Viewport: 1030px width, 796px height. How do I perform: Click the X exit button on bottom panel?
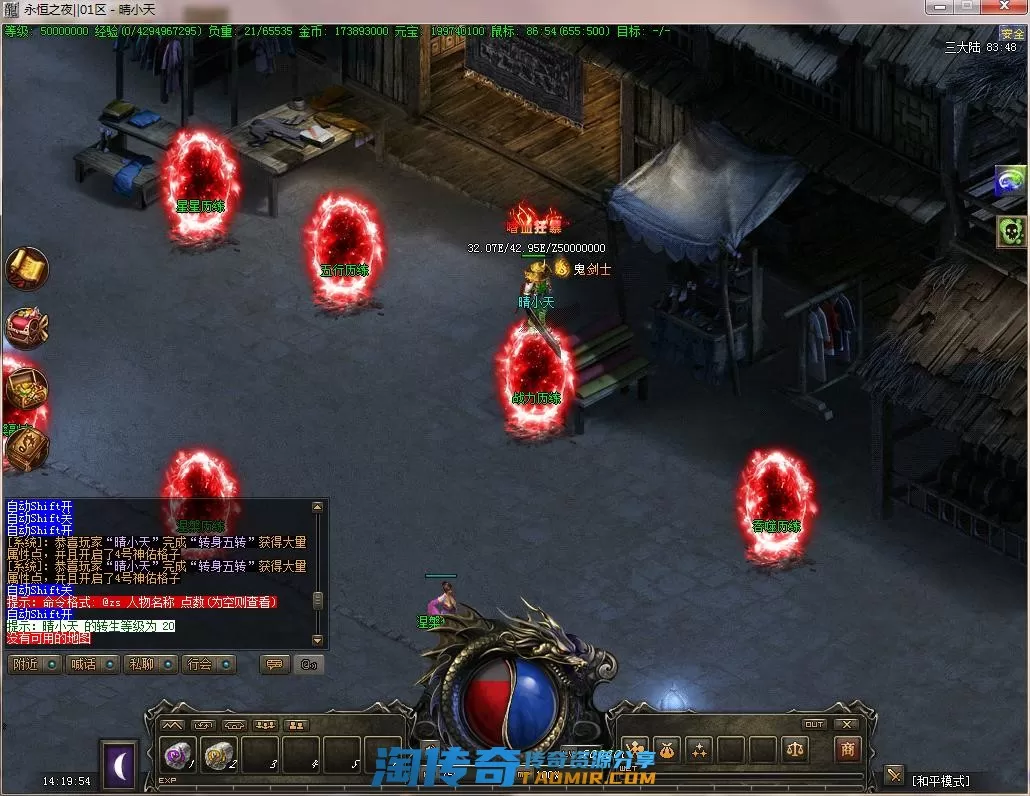[847, 724]
